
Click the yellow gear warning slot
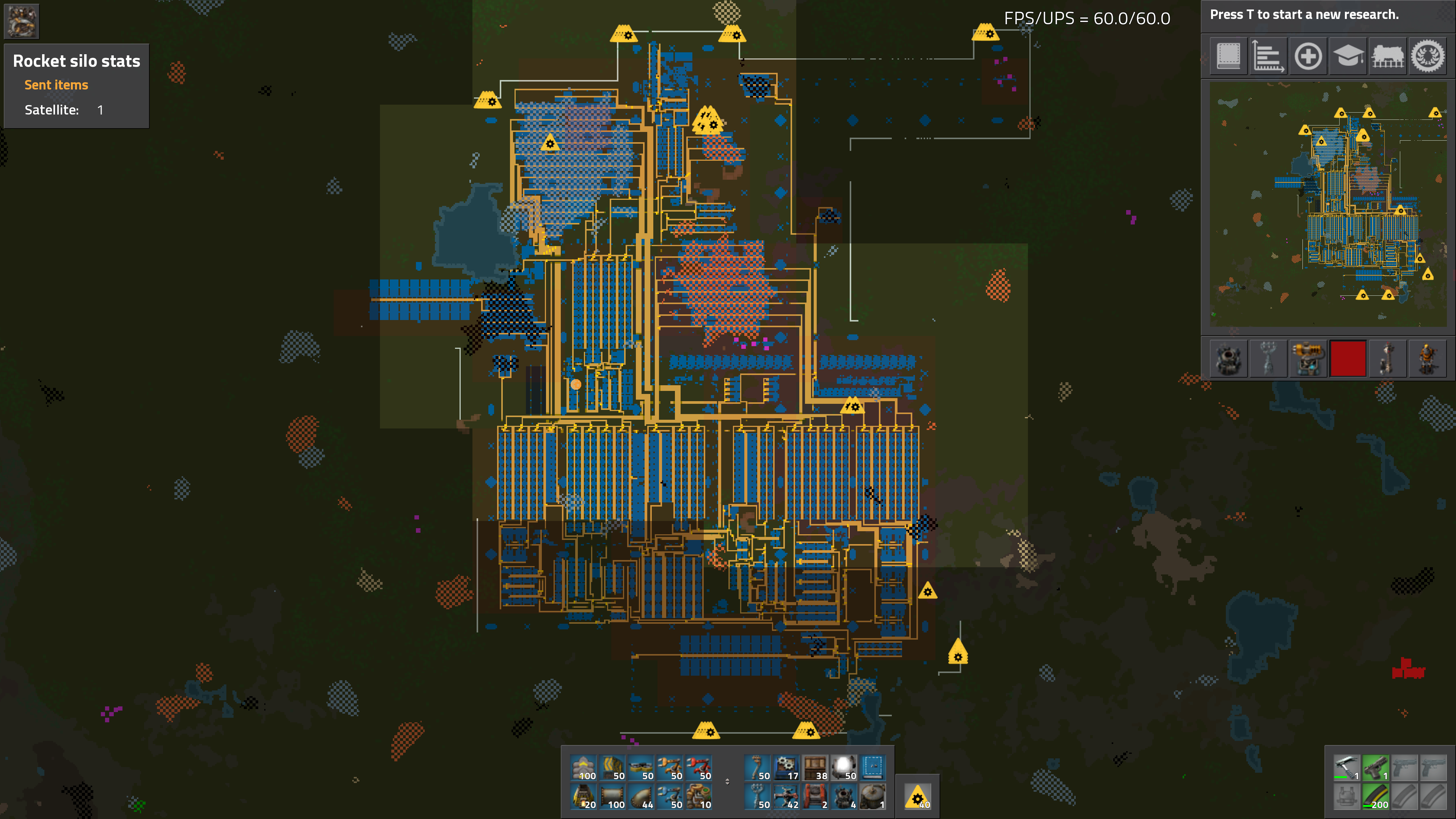917,797
